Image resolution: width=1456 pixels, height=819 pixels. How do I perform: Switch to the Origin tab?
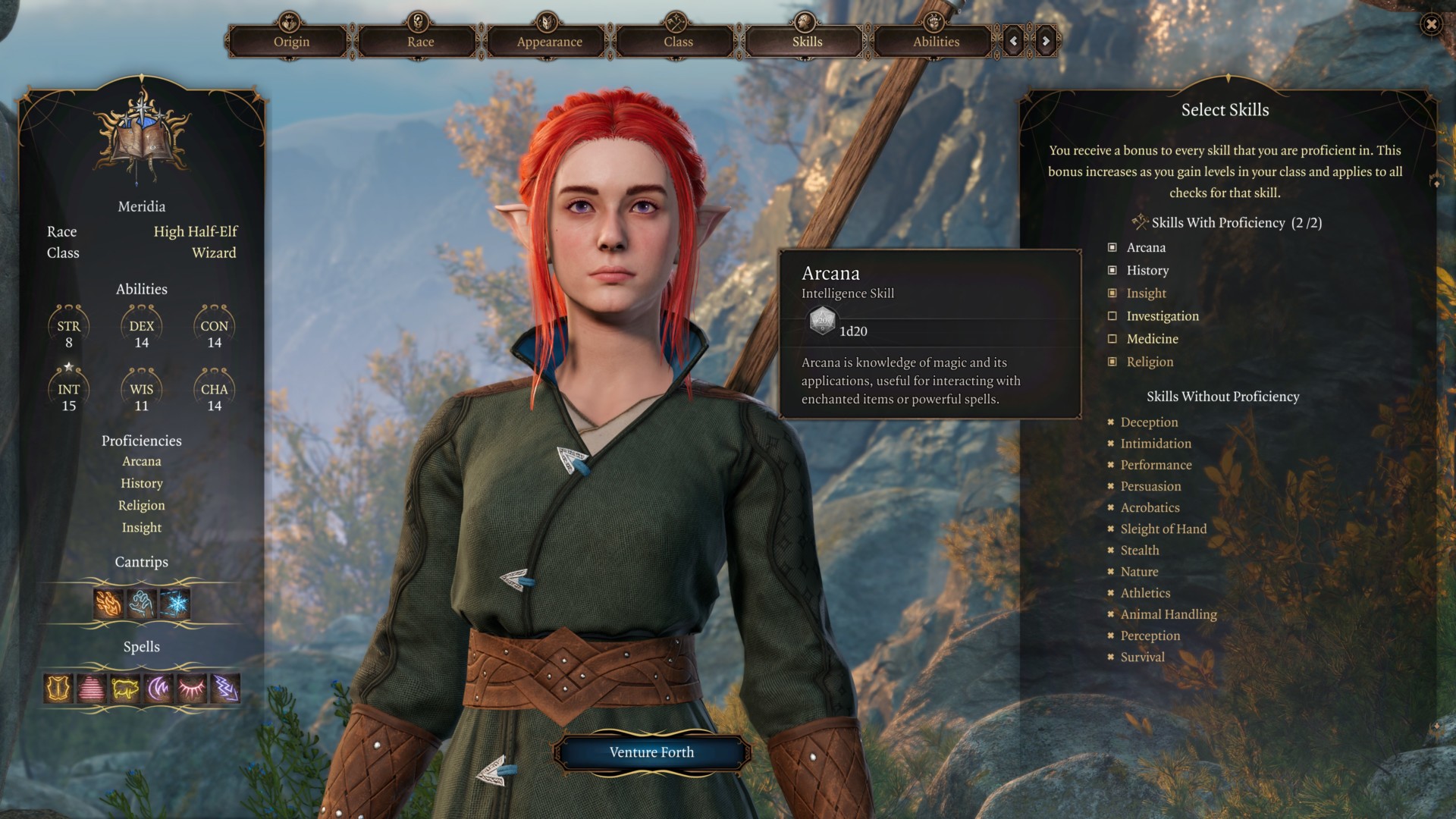click(291, 42)
